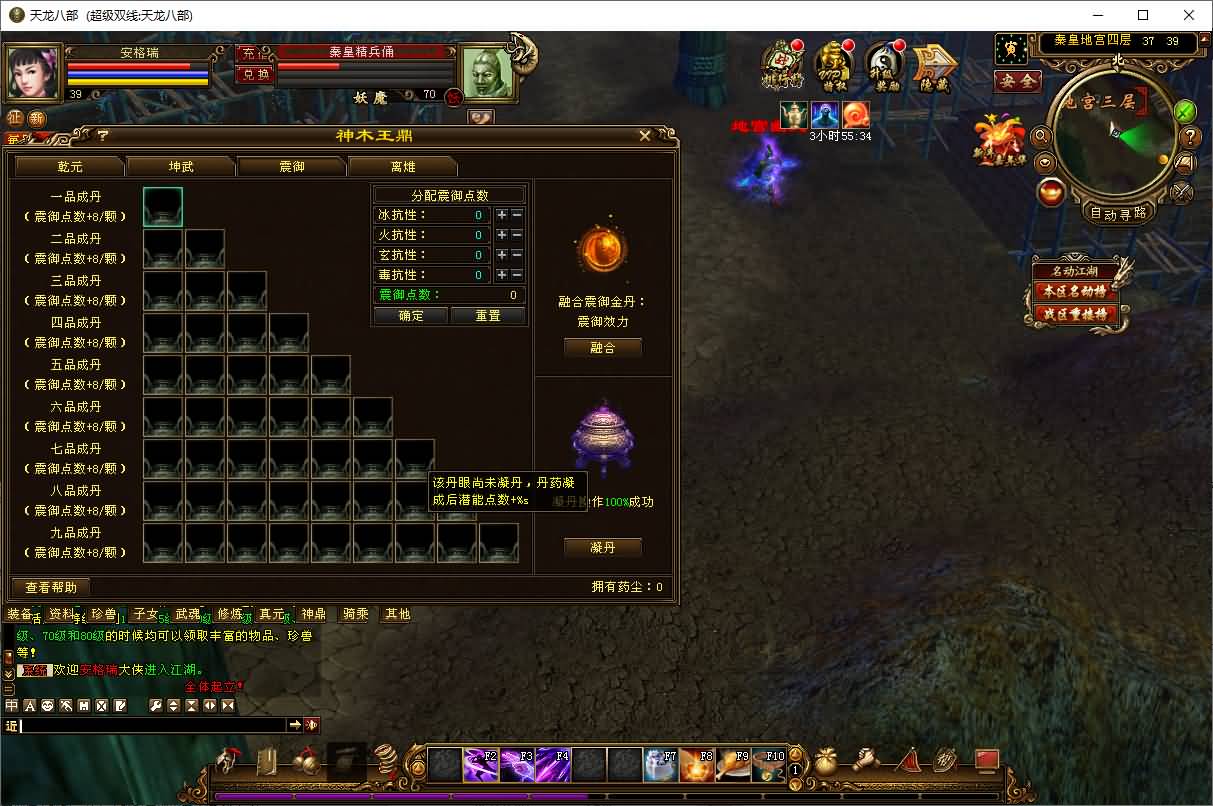Increase 冰抗性 points with plus
Screen dimensions: 1213x806
(502, 215)
